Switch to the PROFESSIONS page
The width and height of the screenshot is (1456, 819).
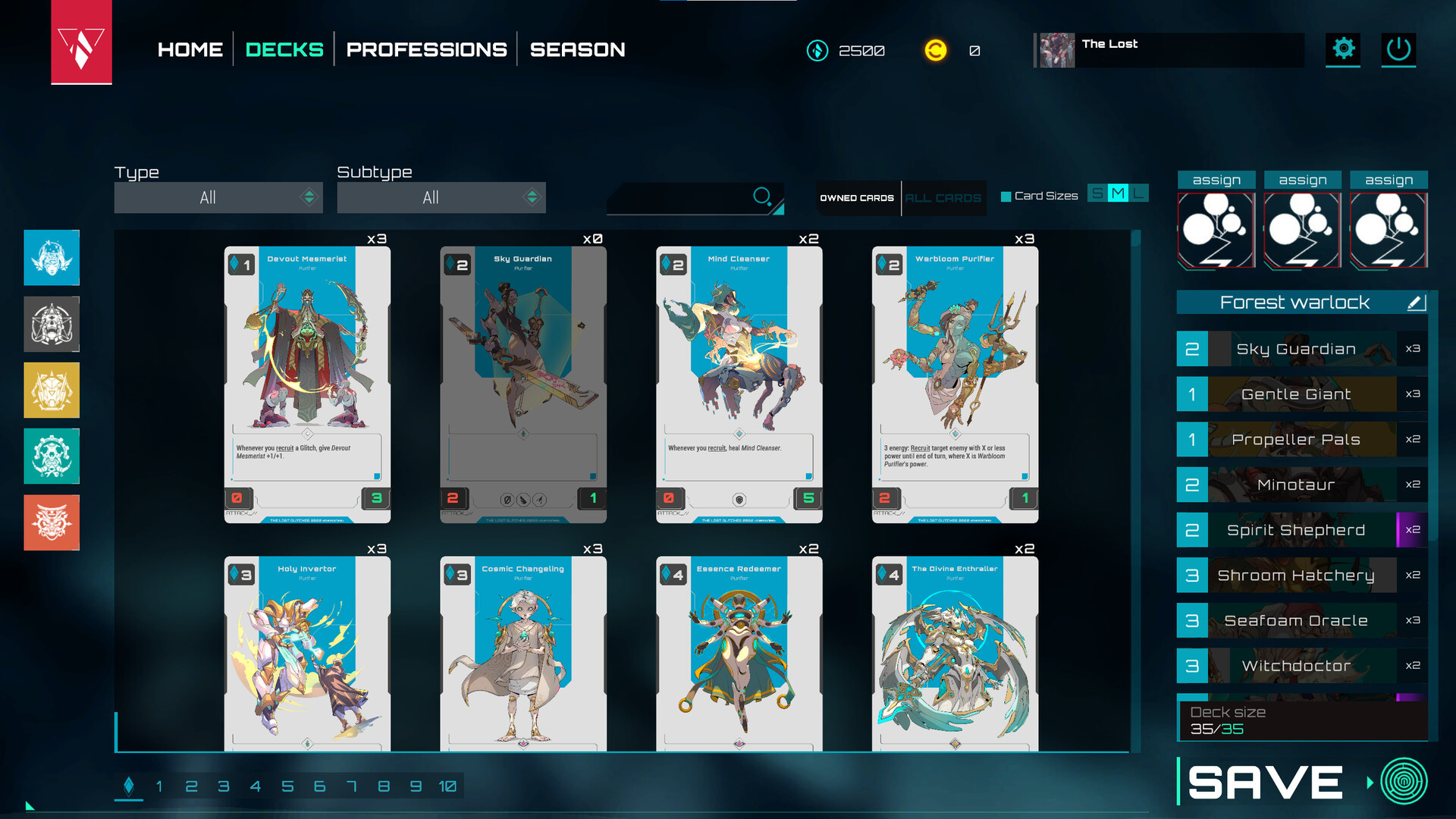point(426,50)
